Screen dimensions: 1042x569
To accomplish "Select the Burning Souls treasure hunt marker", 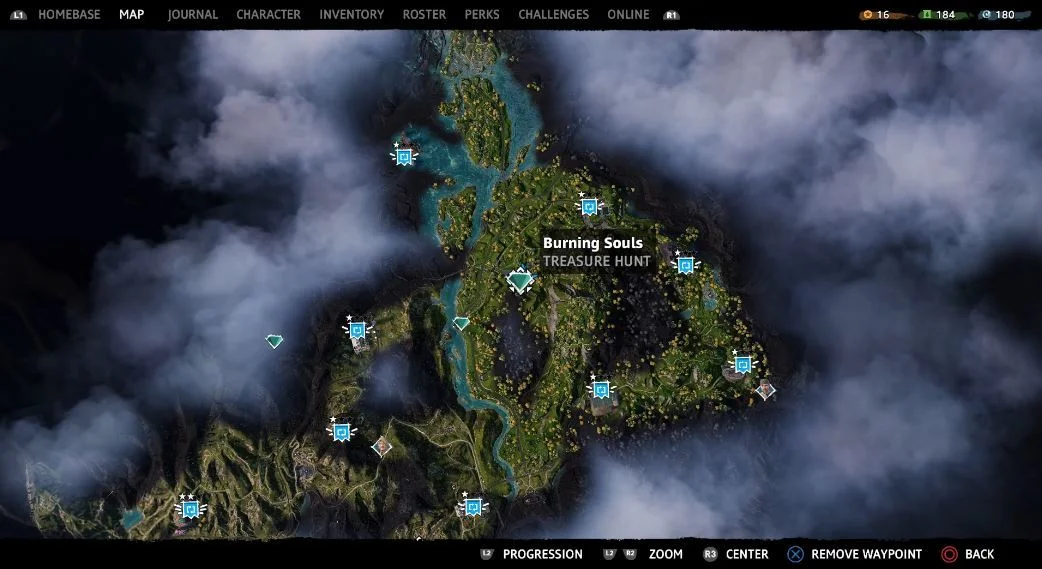I will pos(520,281).
